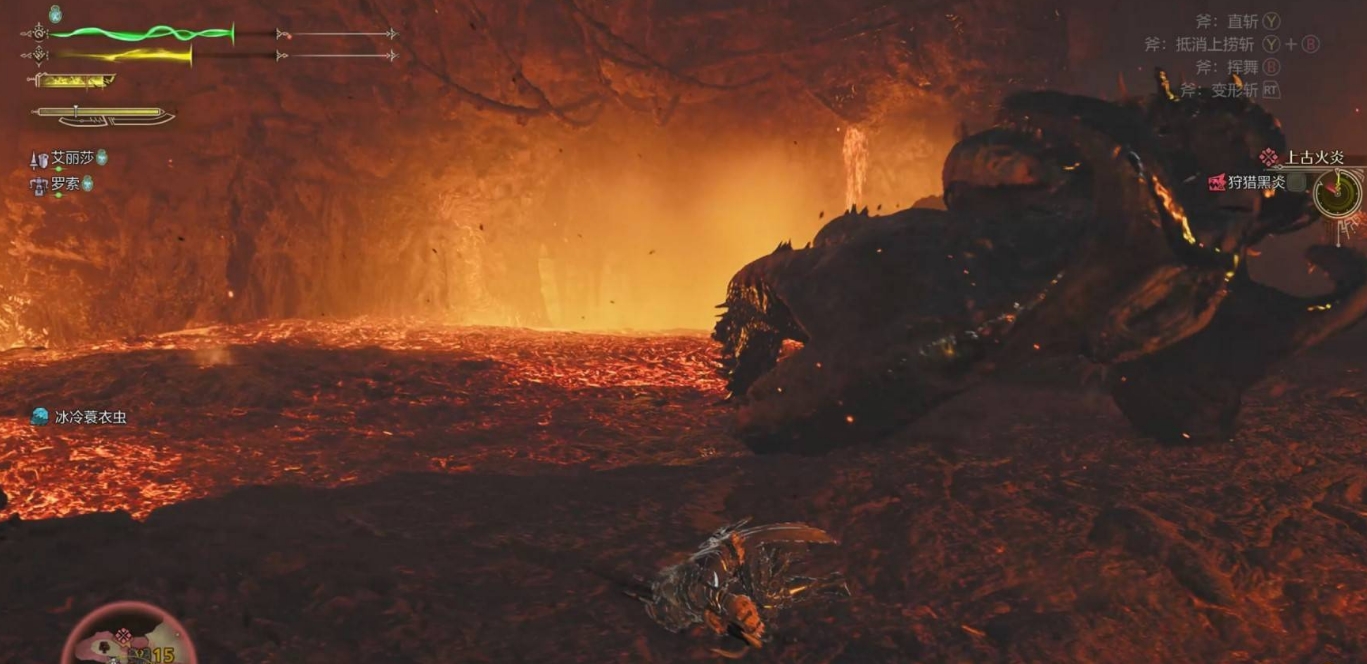The image size is (1367, 664).
Task: Select the 狩猎黑炎 hunt objective
Action: pos(1256,182)
